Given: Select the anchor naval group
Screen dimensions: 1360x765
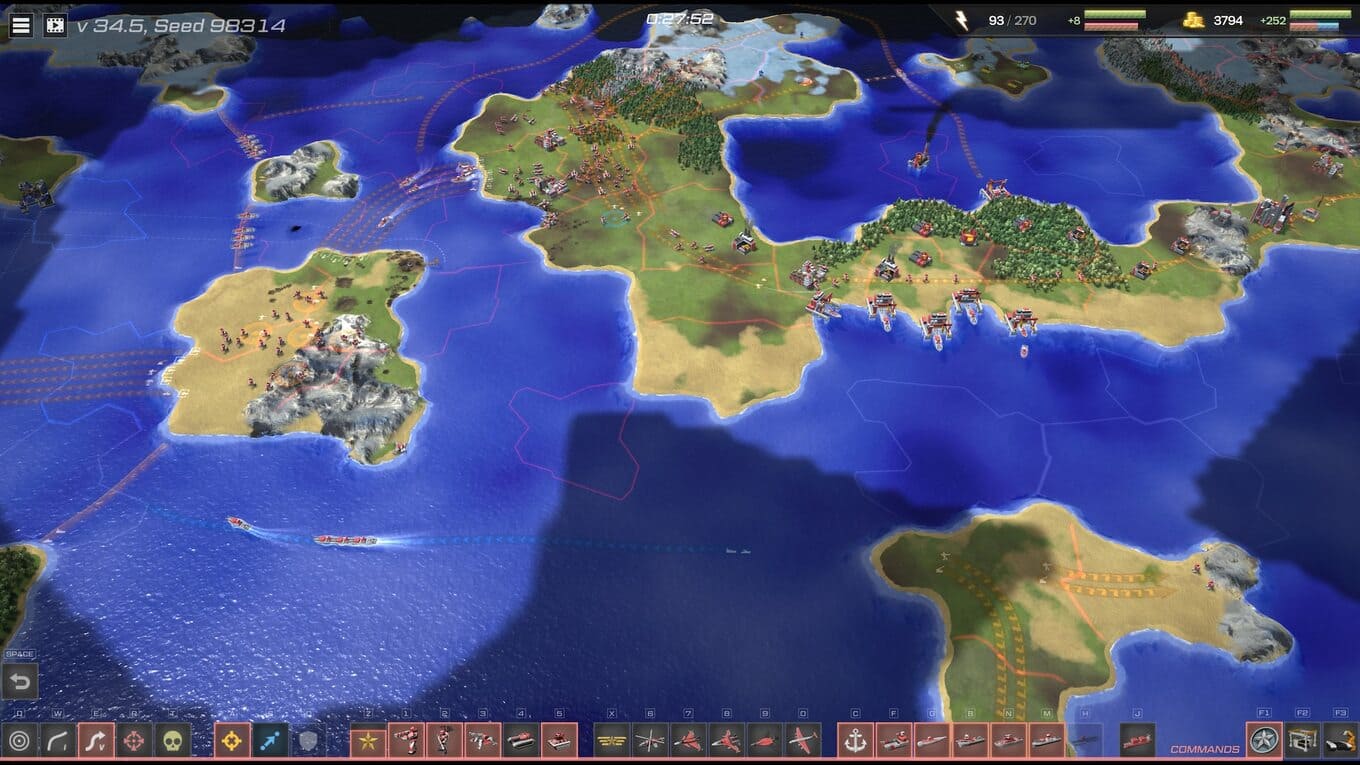Looking at the screenshot, I should point(855,741).
